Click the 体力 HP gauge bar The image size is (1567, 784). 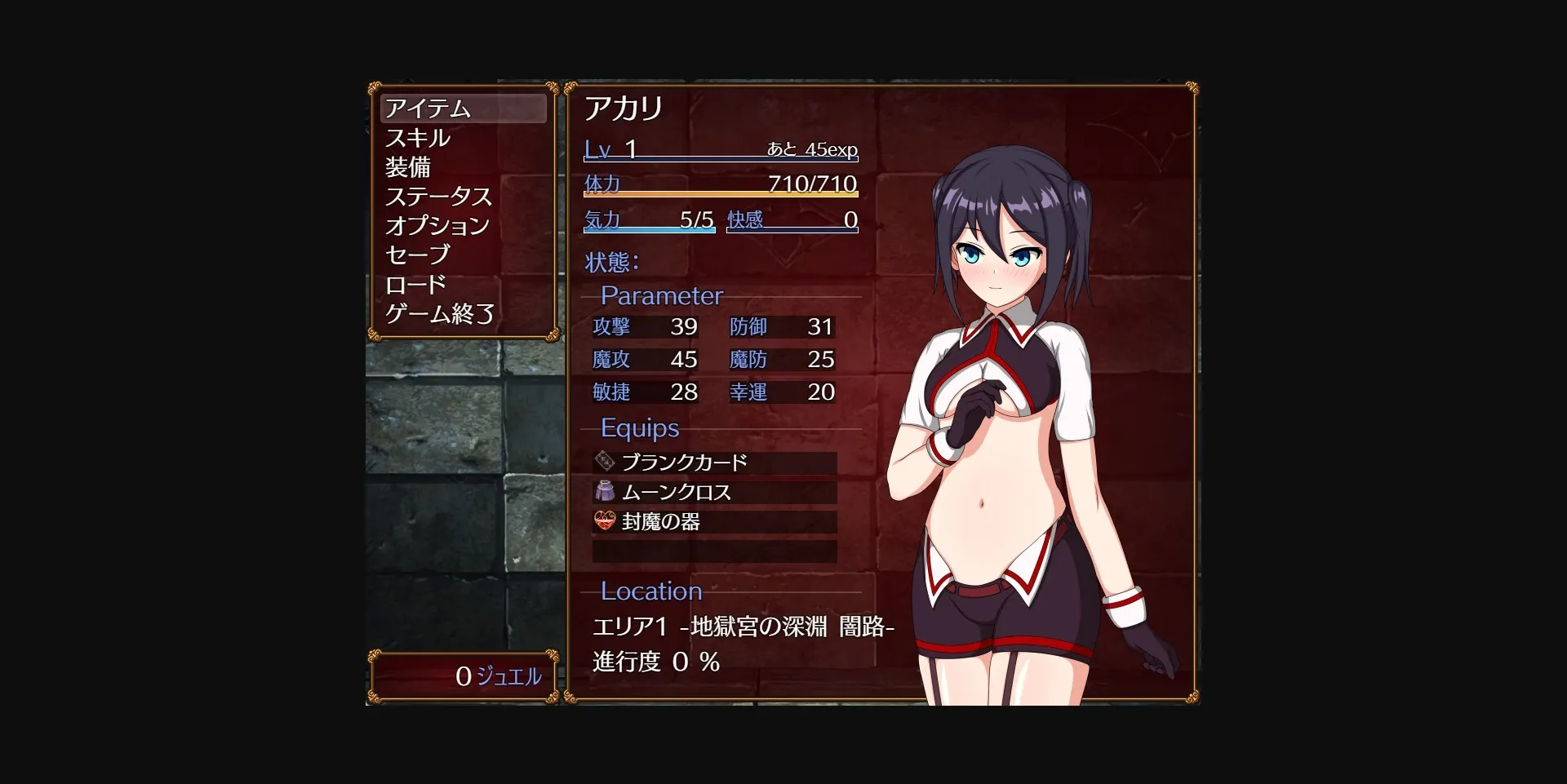(x=718, y=188)
